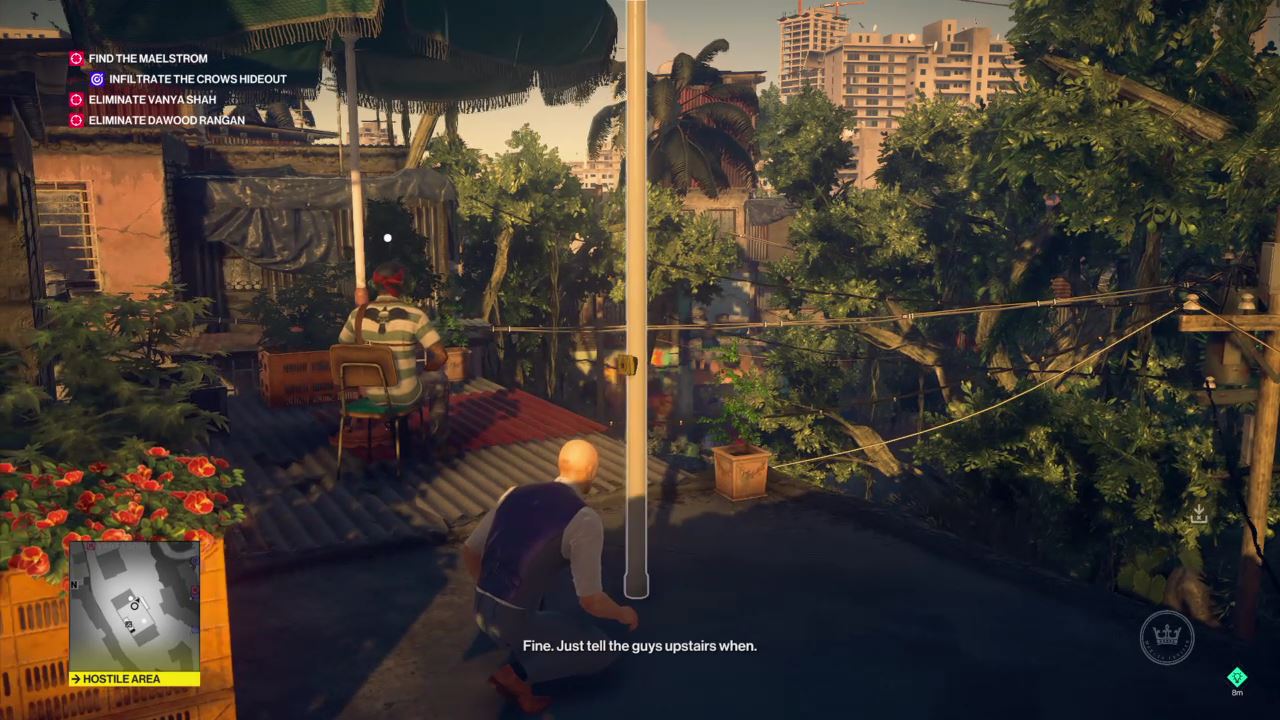
Task: Select the blue bullseye icon for Crows Hideout objective
Action: 97,79
